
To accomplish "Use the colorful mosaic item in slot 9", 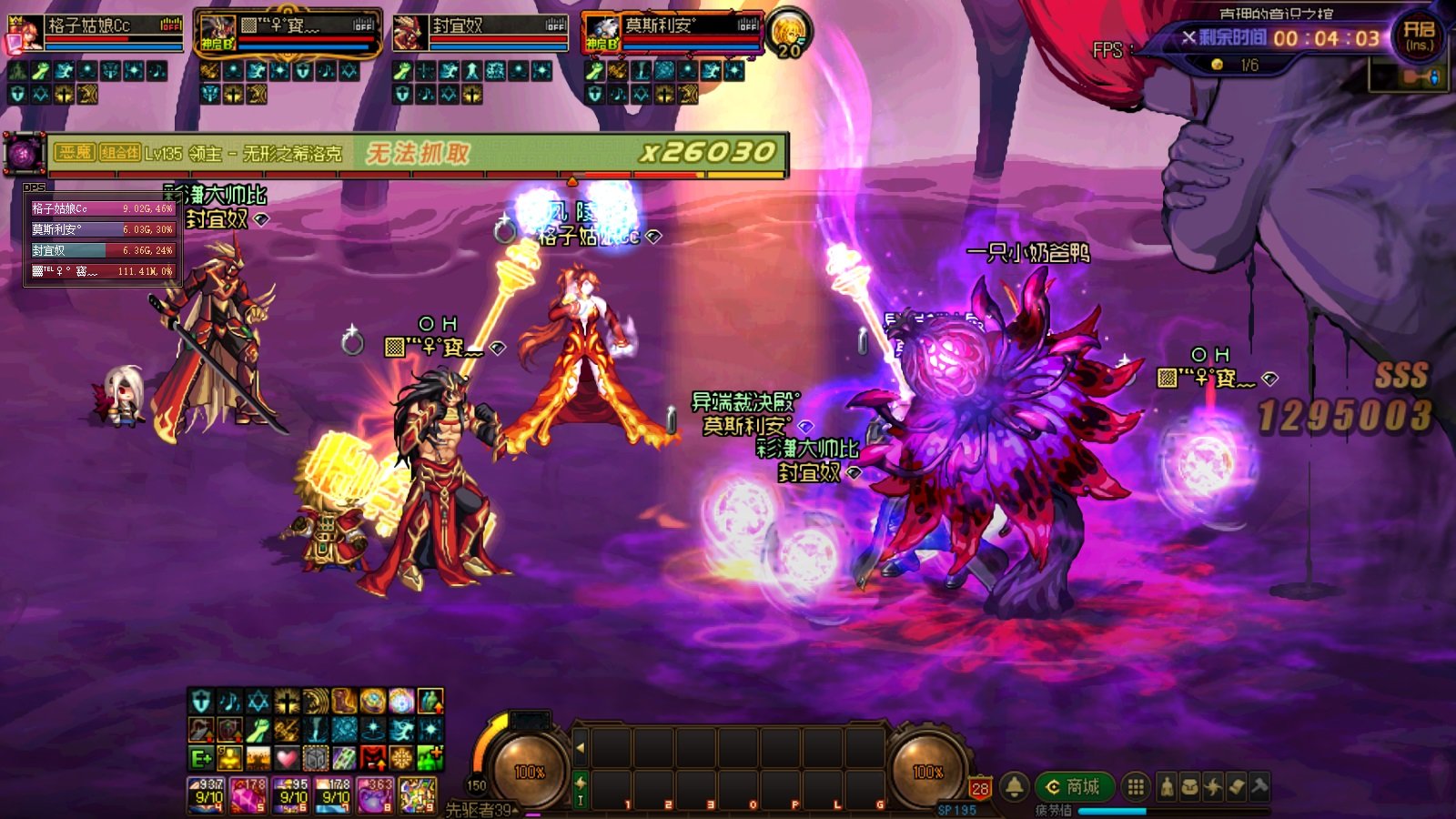I will (418, 794).
